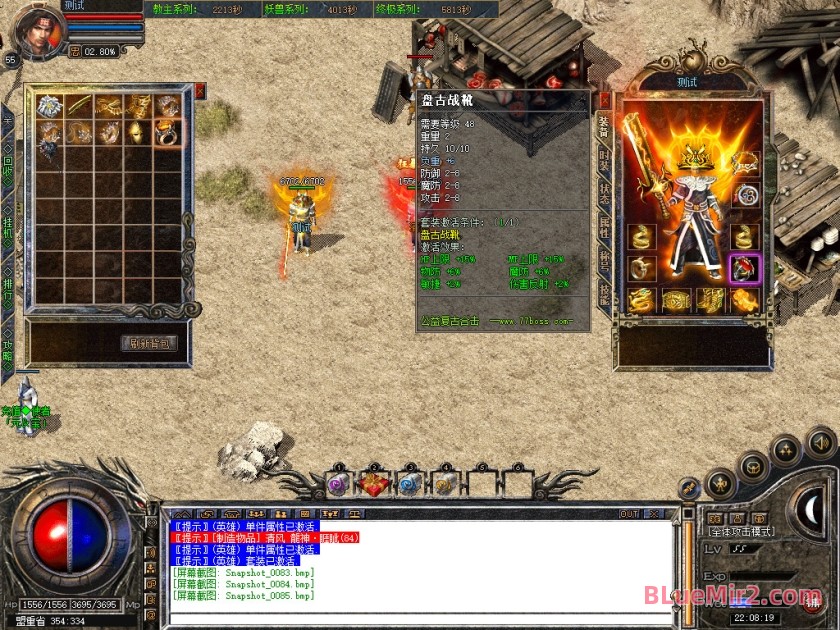Toggle the speaker sound button
Screen dimensions: 840x630
pyautogui.click(x=820, y=440)
